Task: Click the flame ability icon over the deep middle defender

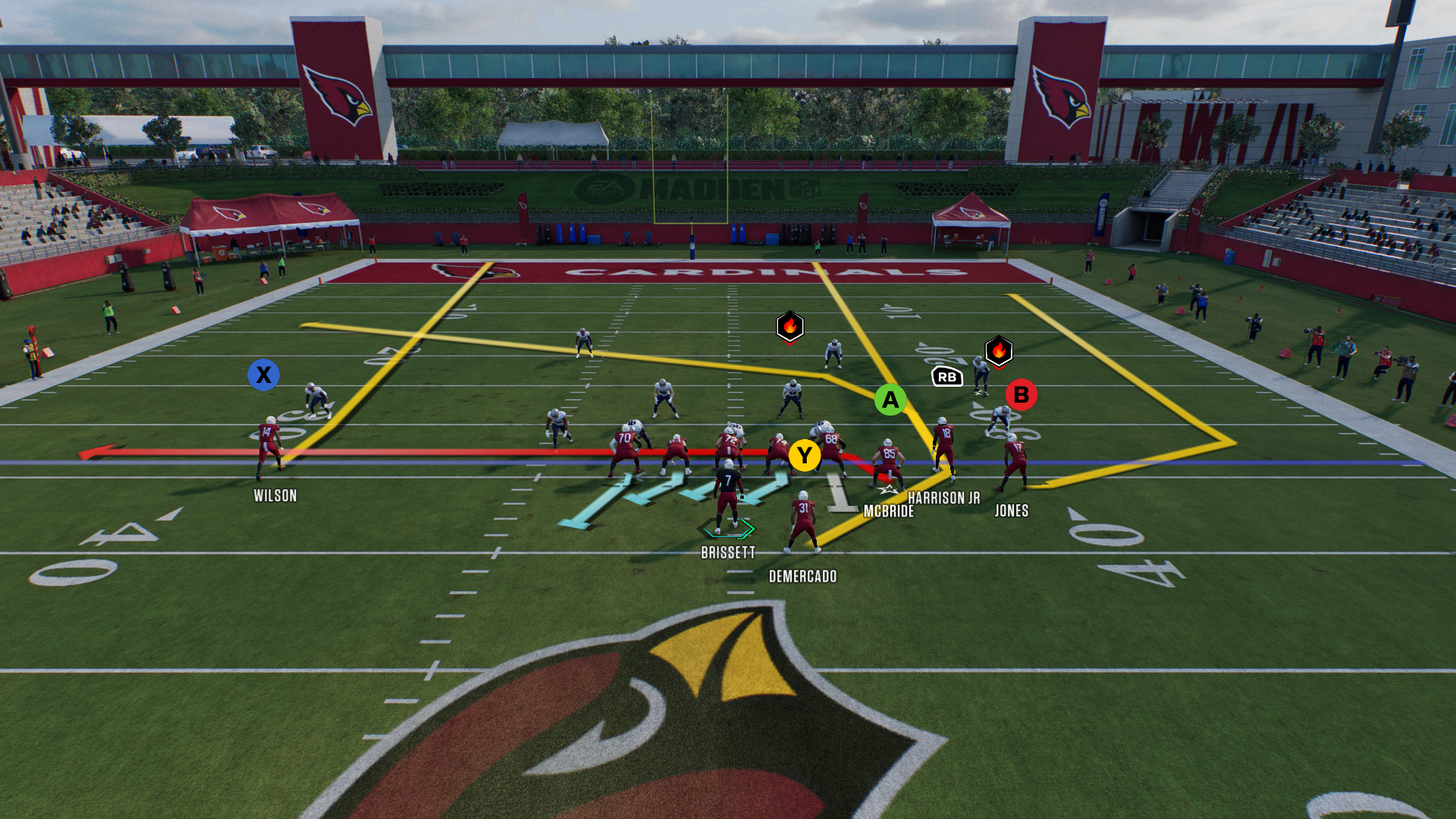Action: [789, 326]
